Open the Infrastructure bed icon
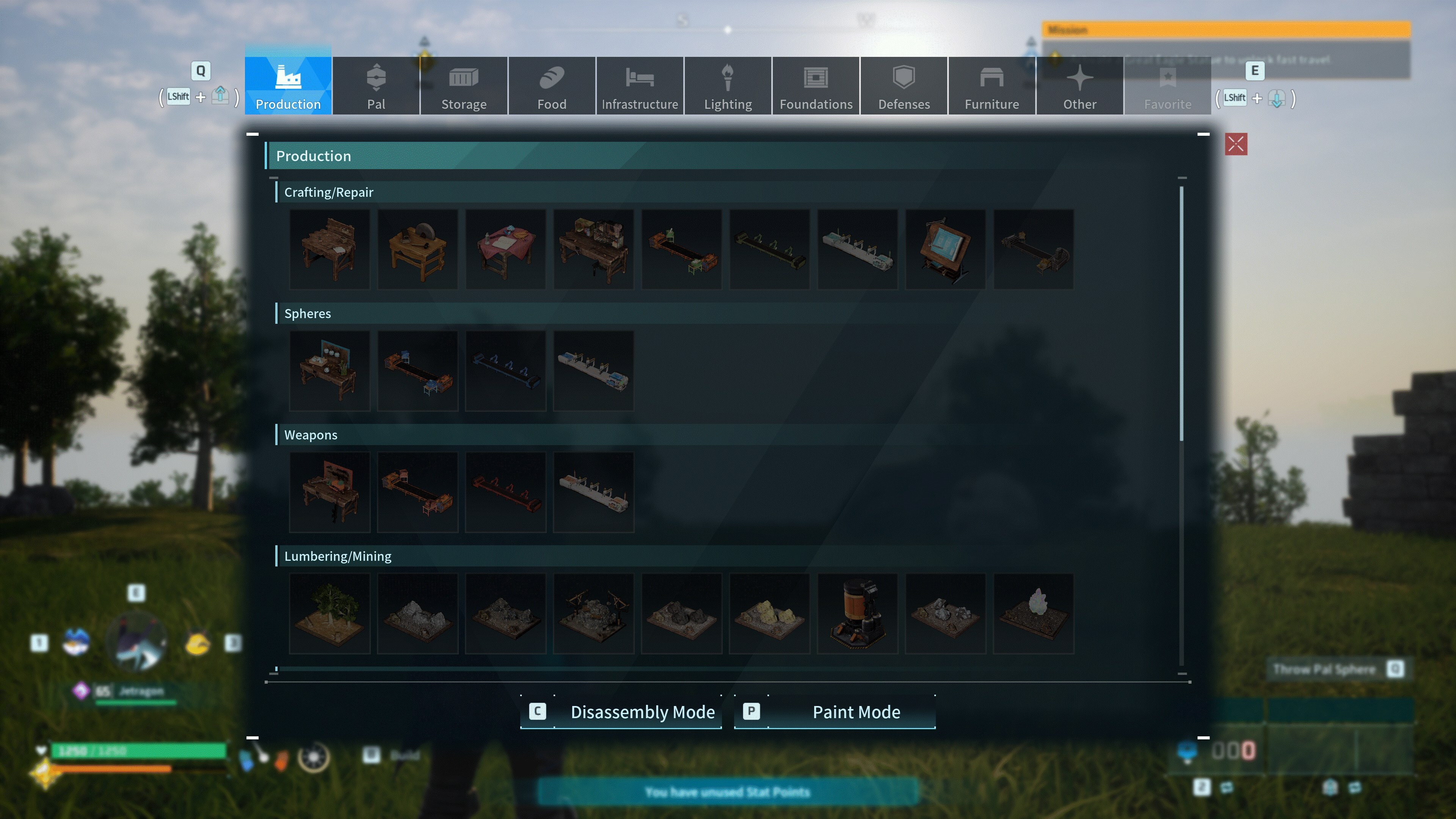This screenshot has width=1456, height=819. tap(640, 85)
